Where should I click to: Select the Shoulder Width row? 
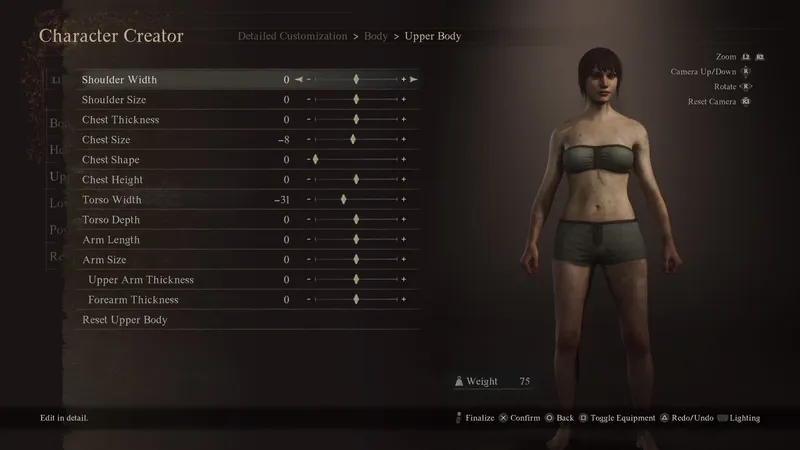[x=119, y=80]
